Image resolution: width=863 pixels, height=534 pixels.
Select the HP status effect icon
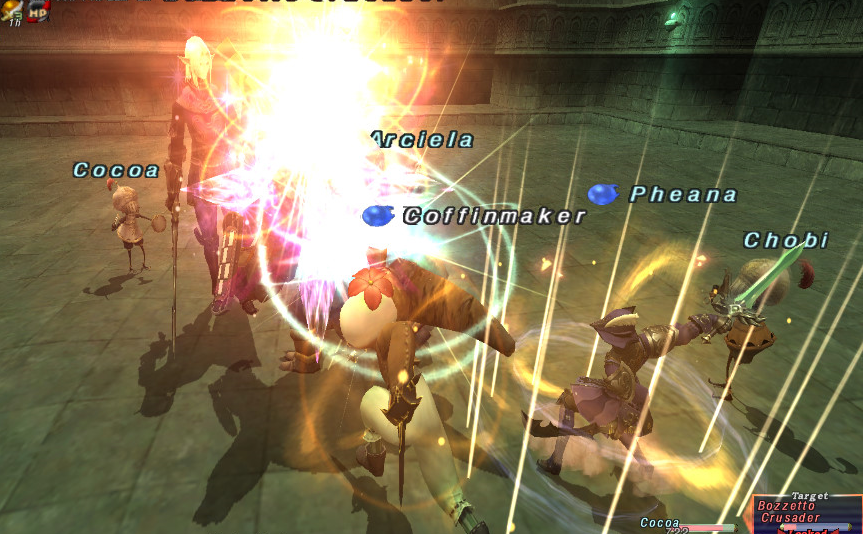point(39,11)
